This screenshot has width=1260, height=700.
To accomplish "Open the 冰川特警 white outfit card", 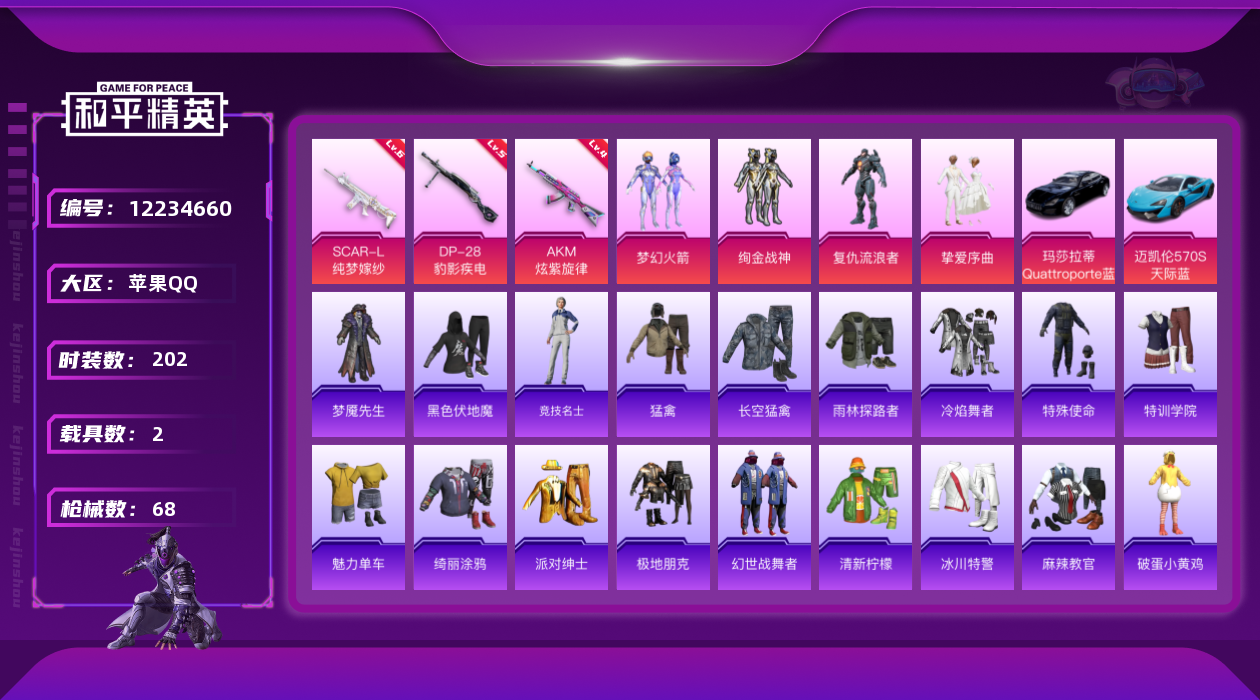I will click(967, 517).
